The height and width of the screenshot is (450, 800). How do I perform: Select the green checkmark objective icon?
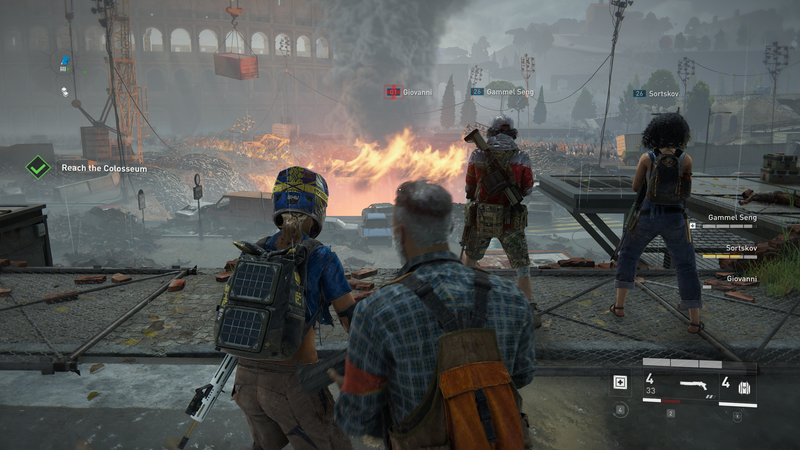click(38, 167)
